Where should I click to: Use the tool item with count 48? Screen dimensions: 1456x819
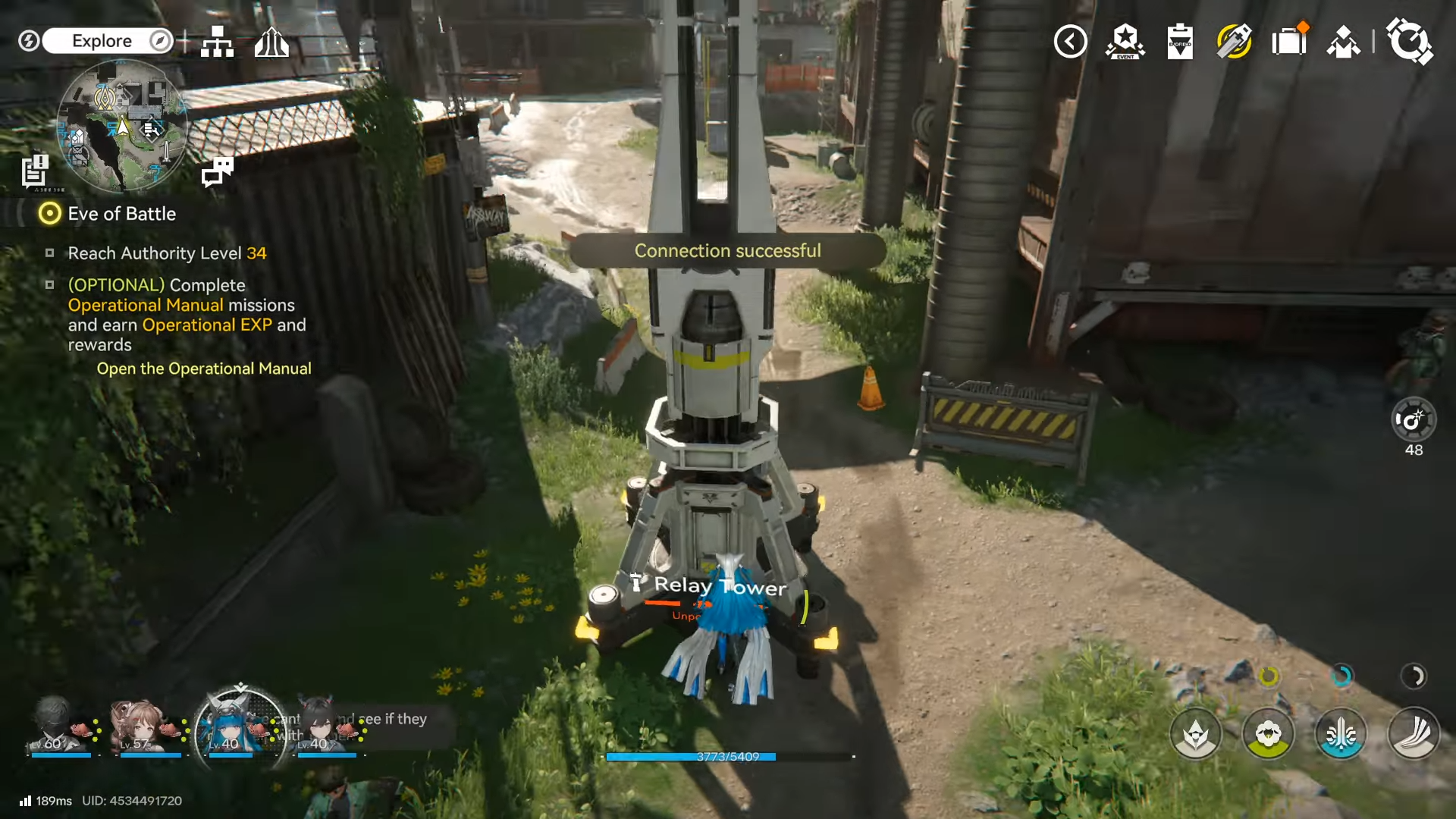tap(1414, 421)
